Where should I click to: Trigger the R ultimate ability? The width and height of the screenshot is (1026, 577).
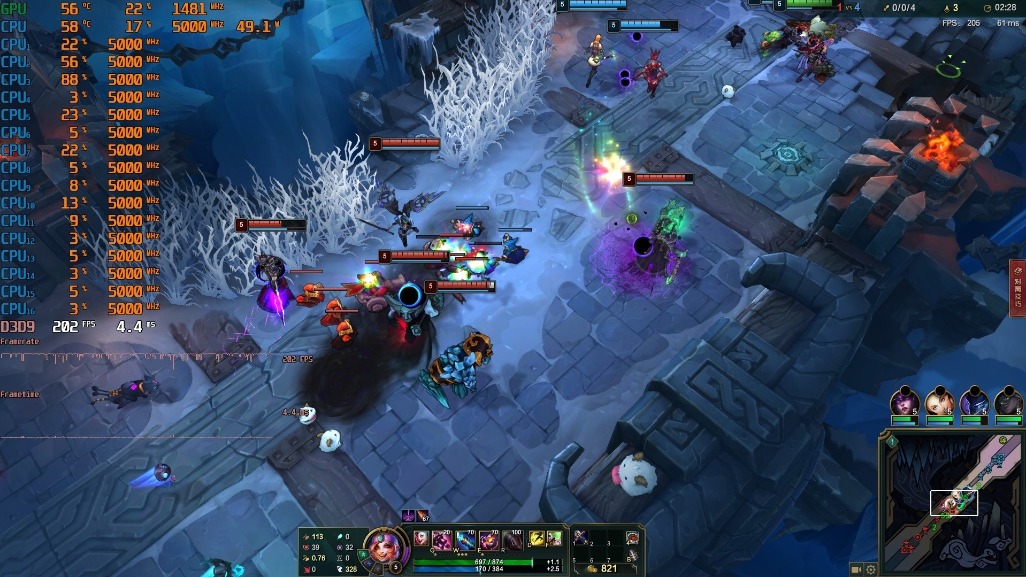512,540
